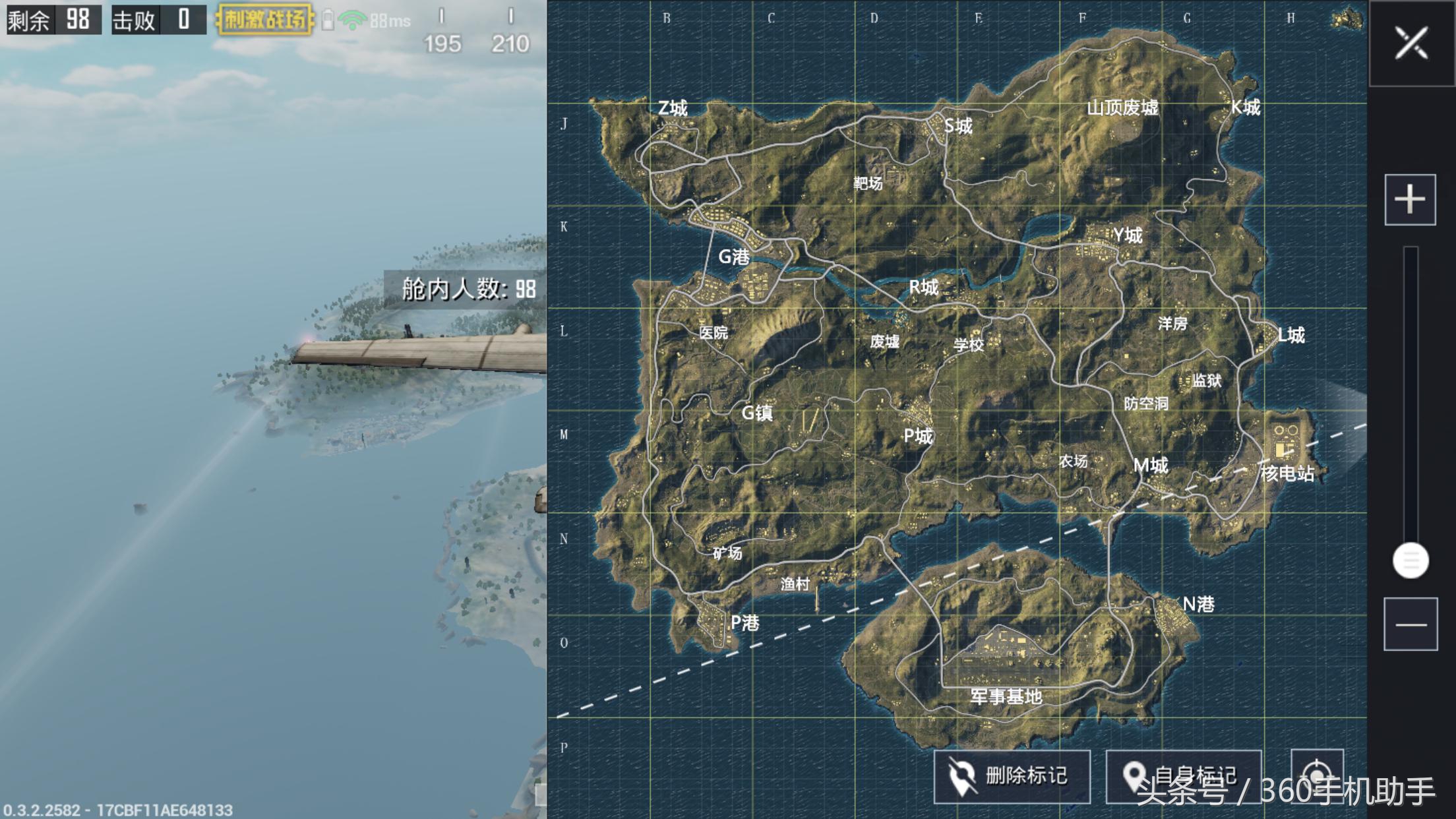Click the map zoom slider handle
This screenshot has width=1456, height=819.
[x=1410, y=561]
